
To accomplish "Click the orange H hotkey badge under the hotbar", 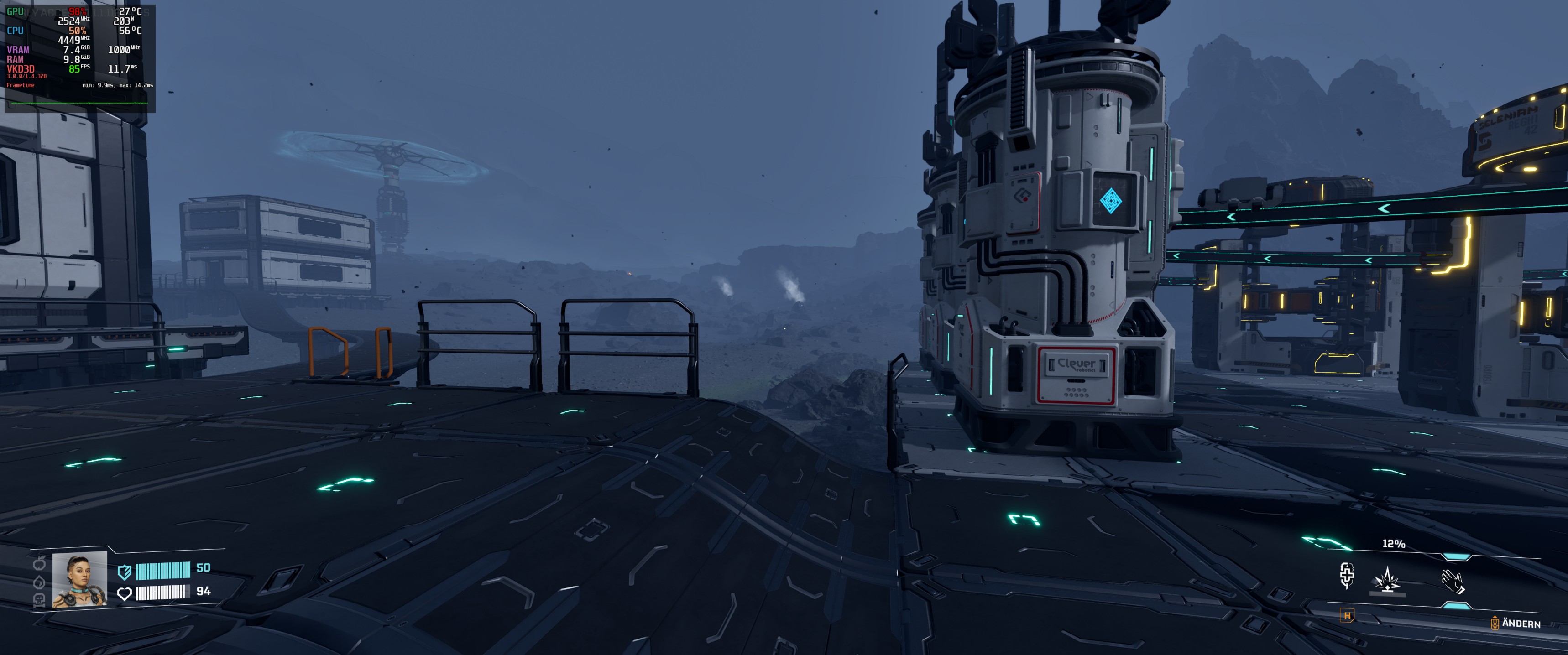I will 1348,616.
